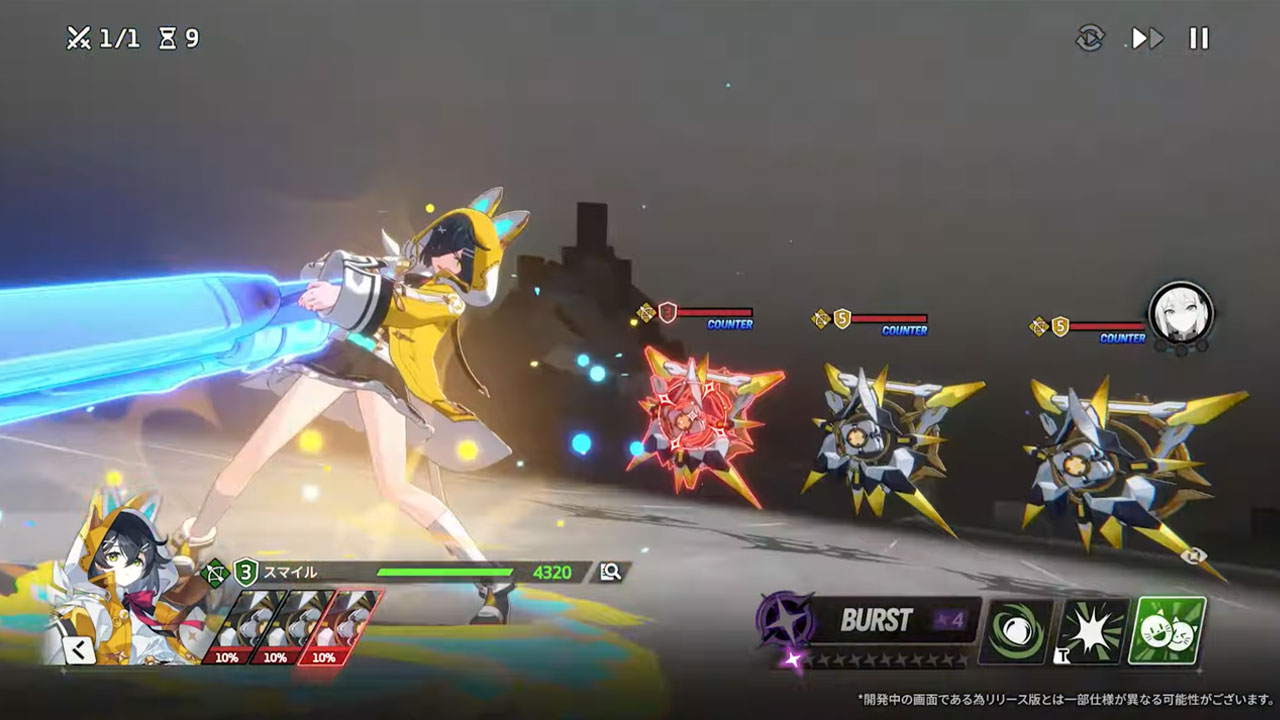Activate the BURST skill

coord(868,621)
